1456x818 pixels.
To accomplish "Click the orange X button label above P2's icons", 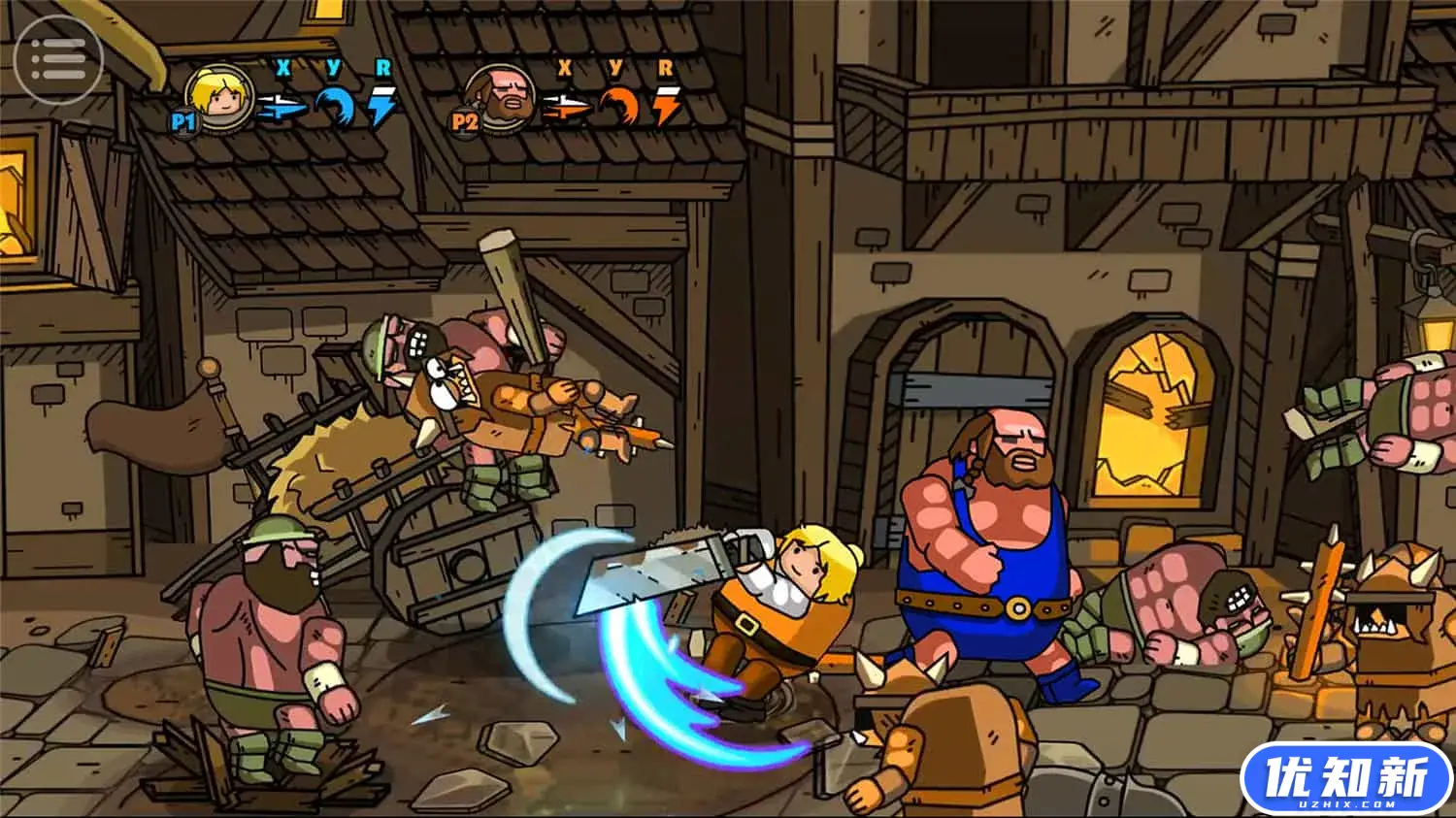I will [x=565, y=68].
